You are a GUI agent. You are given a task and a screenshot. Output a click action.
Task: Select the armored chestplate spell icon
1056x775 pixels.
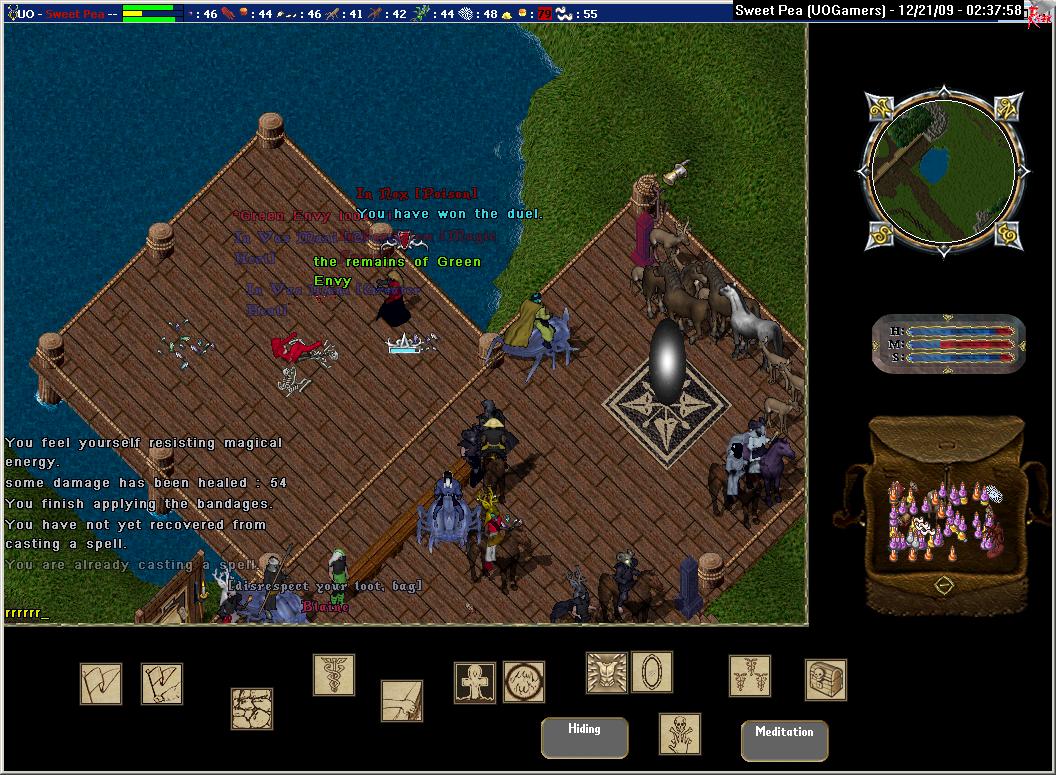coord(607,673)
